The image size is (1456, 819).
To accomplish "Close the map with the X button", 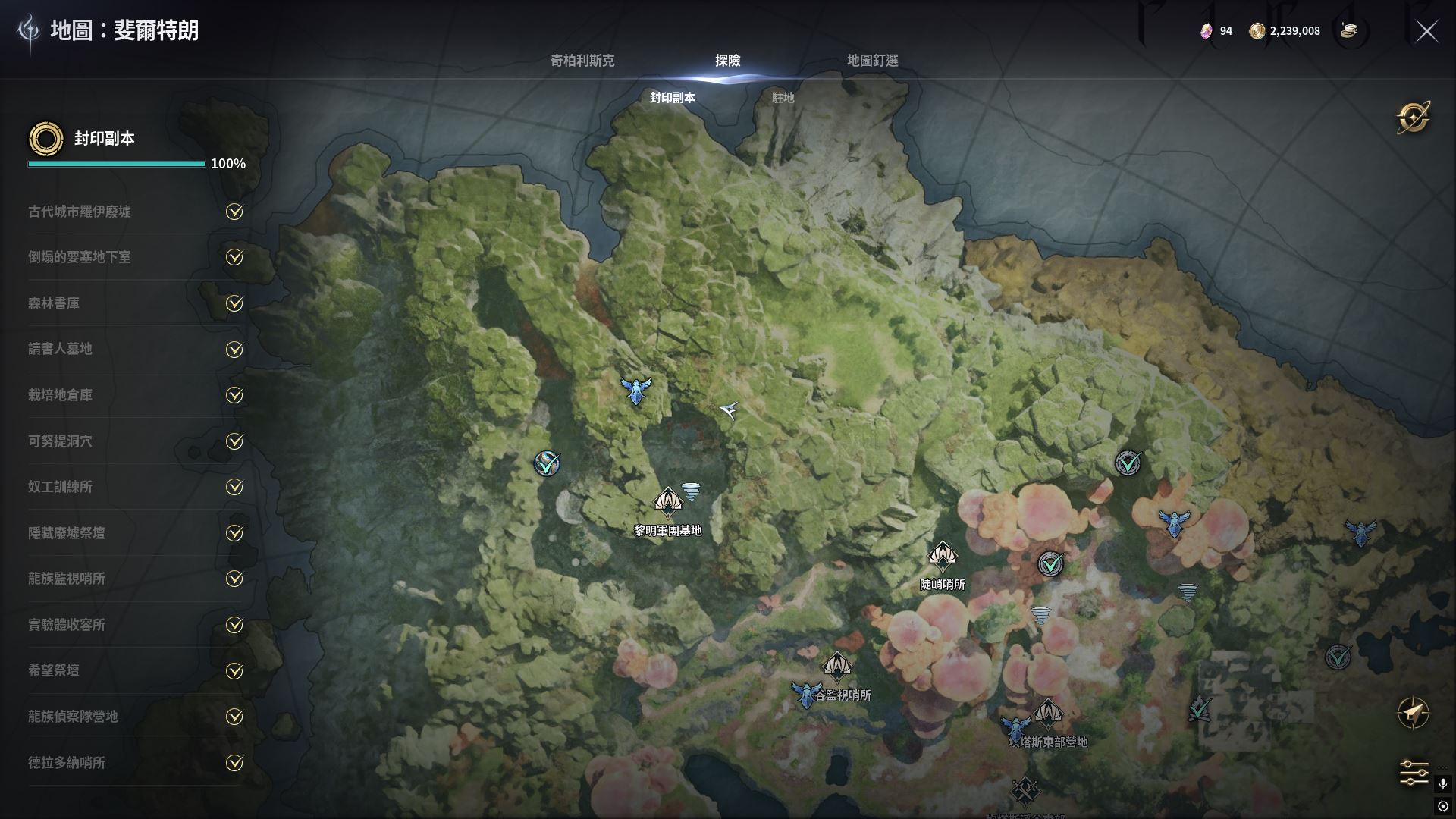I will click(x=1427, y=31).
